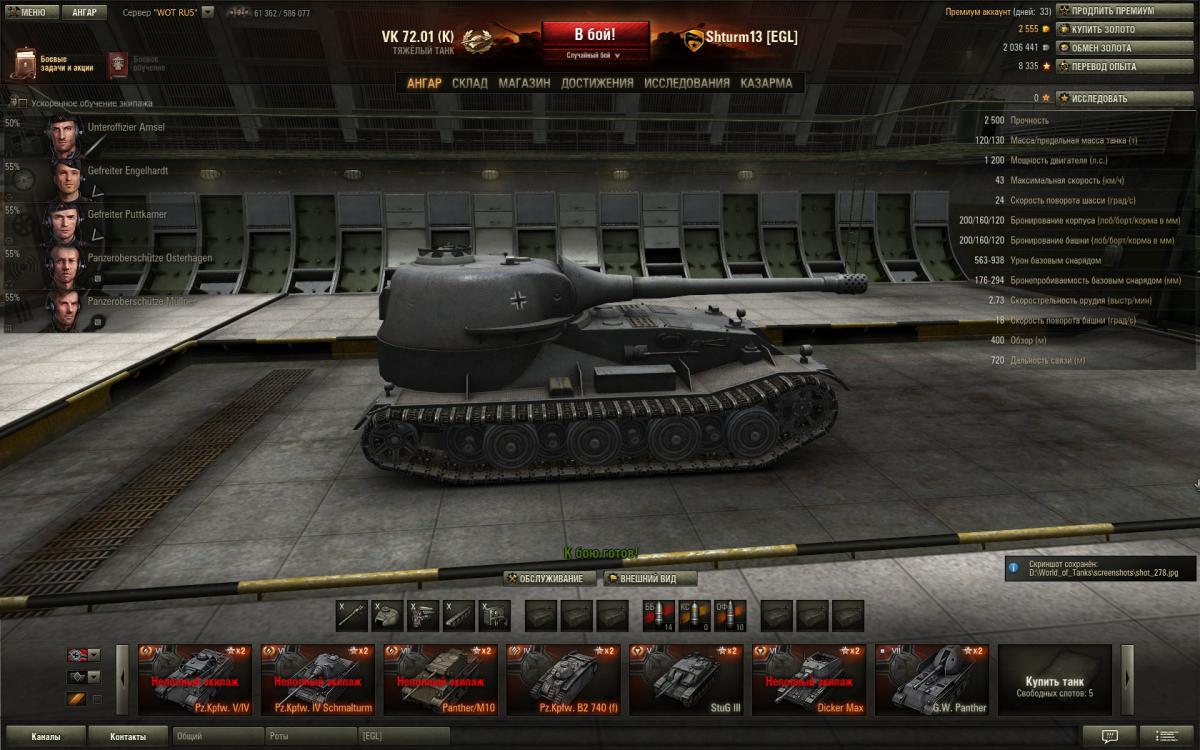Choose ПЕРЕВОД ОПЫТА button

pos(1124,65)
